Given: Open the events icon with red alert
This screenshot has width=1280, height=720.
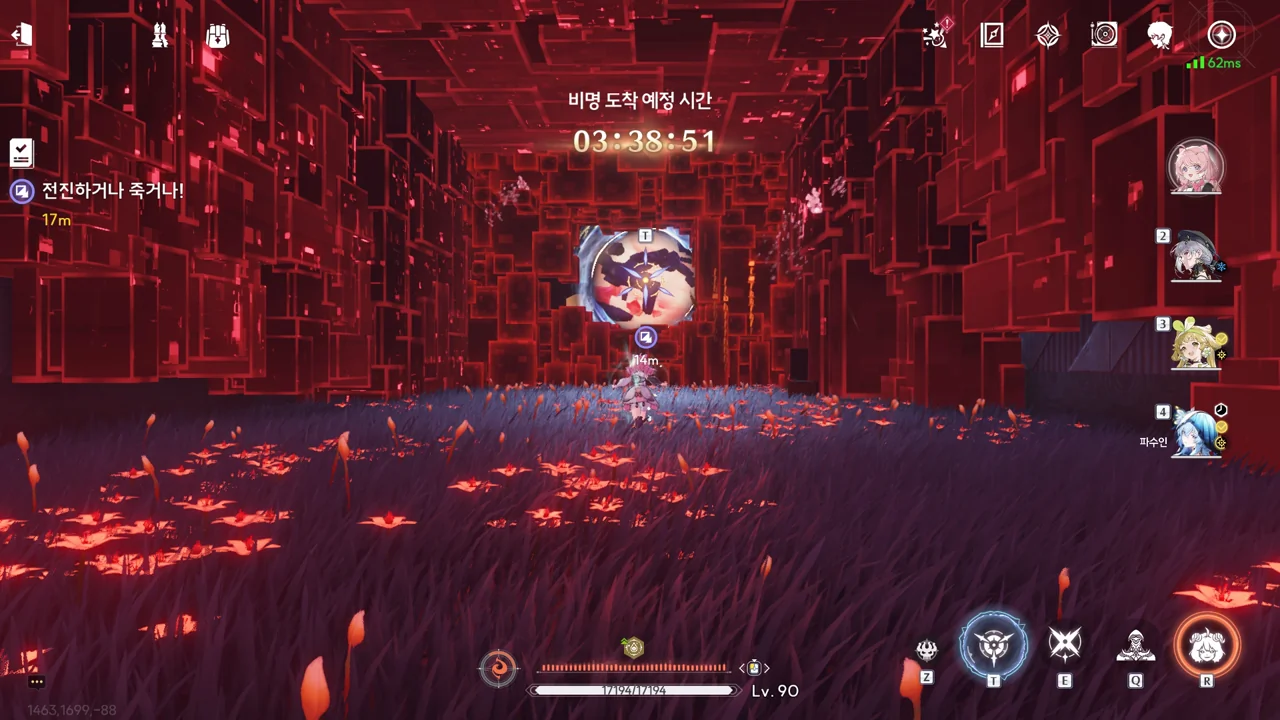Looking at the screenshot, I should point(936,35).
